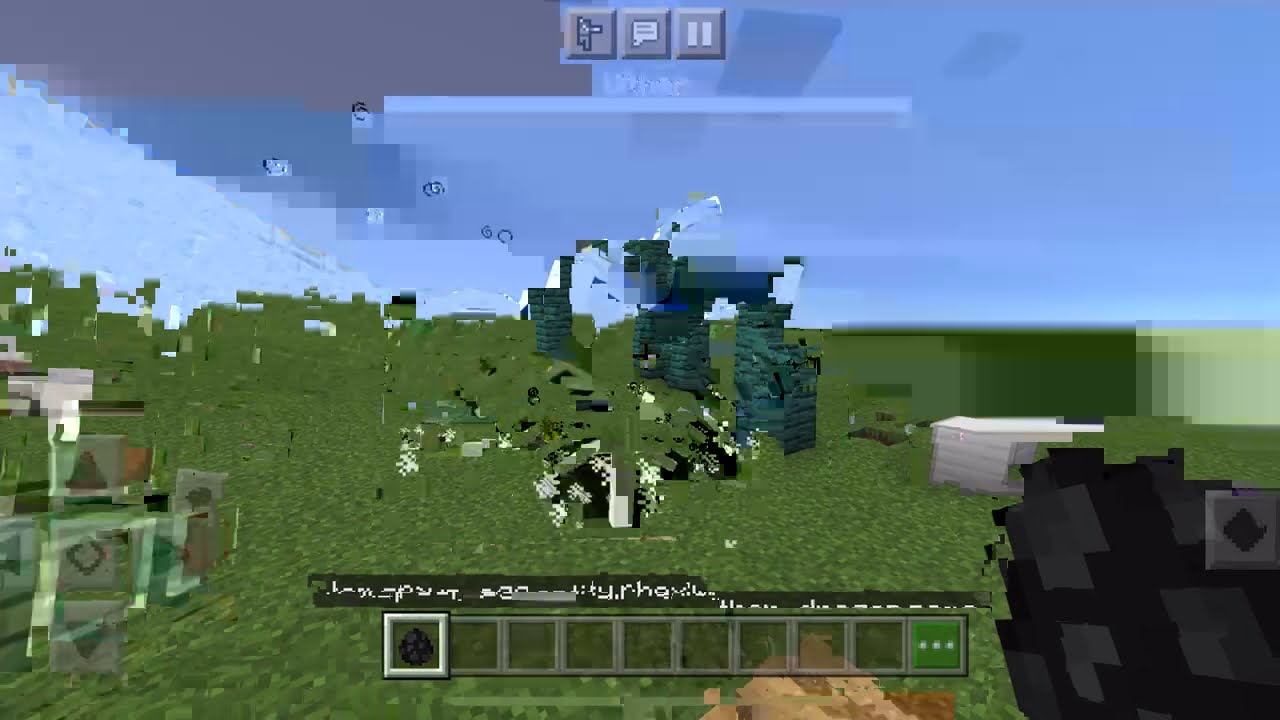
Task: Select the sixth hotbar slot
Action: click(704, 647)
